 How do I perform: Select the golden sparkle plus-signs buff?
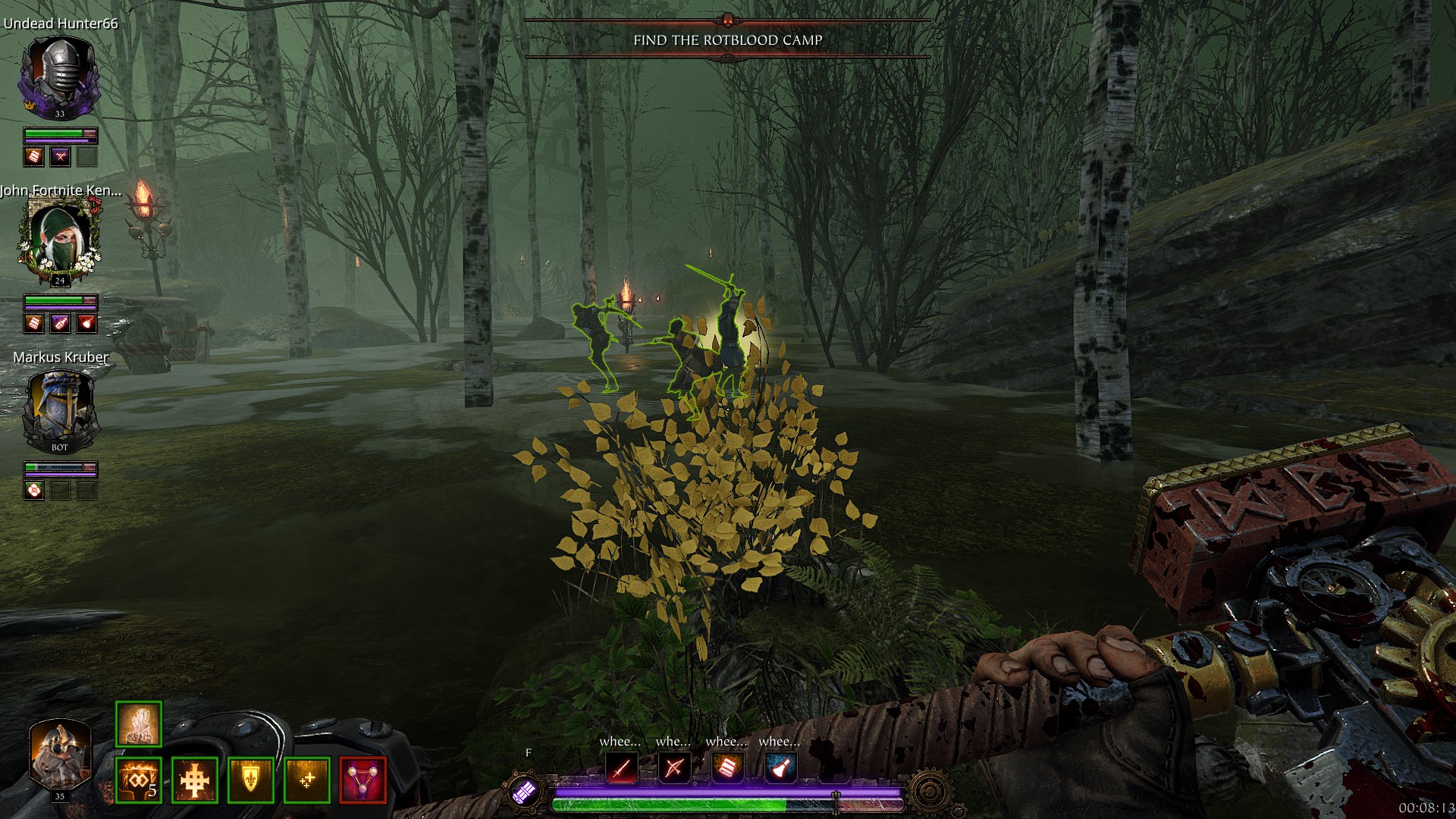(307, 780)
